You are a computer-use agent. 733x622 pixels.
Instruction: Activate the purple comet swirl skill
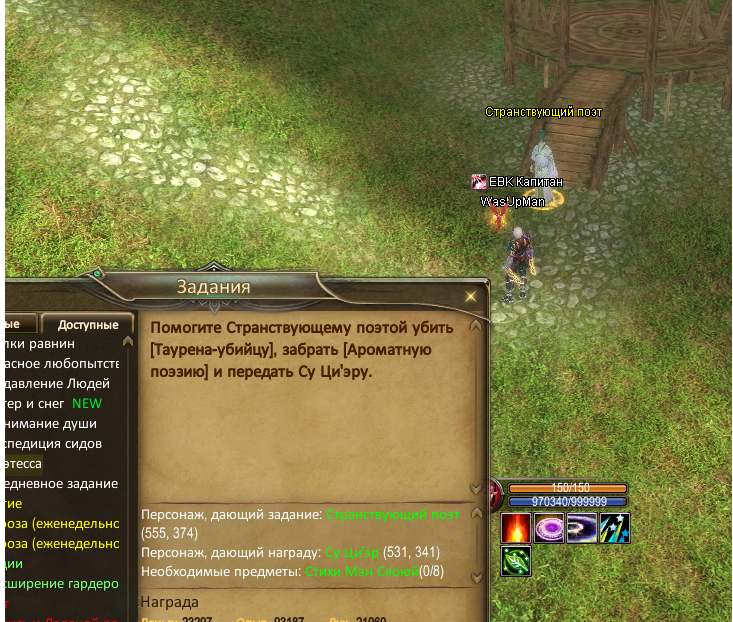point(582,527)
